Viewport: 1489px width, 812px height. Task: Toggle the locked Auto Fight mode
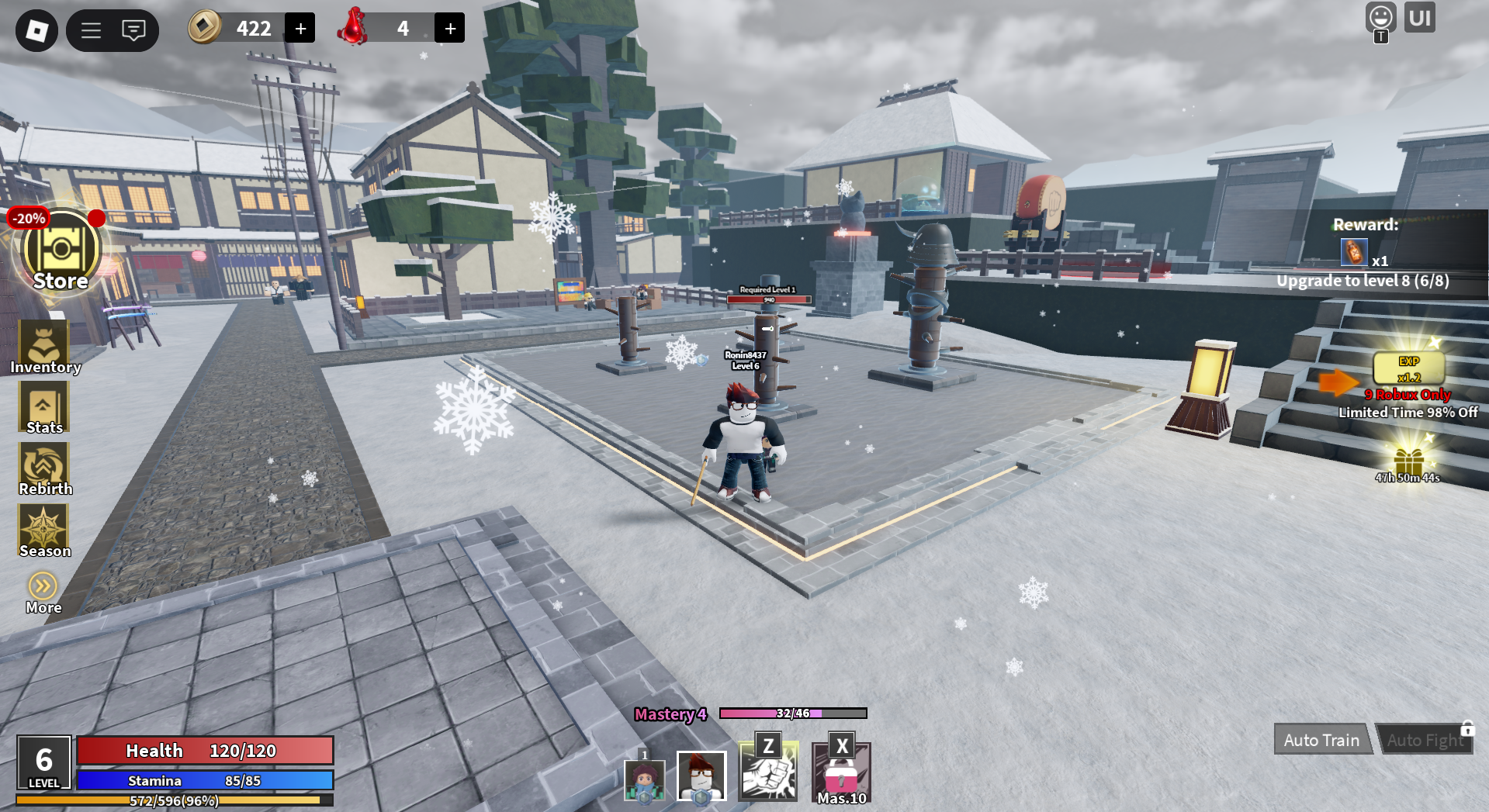[1425, 739]
